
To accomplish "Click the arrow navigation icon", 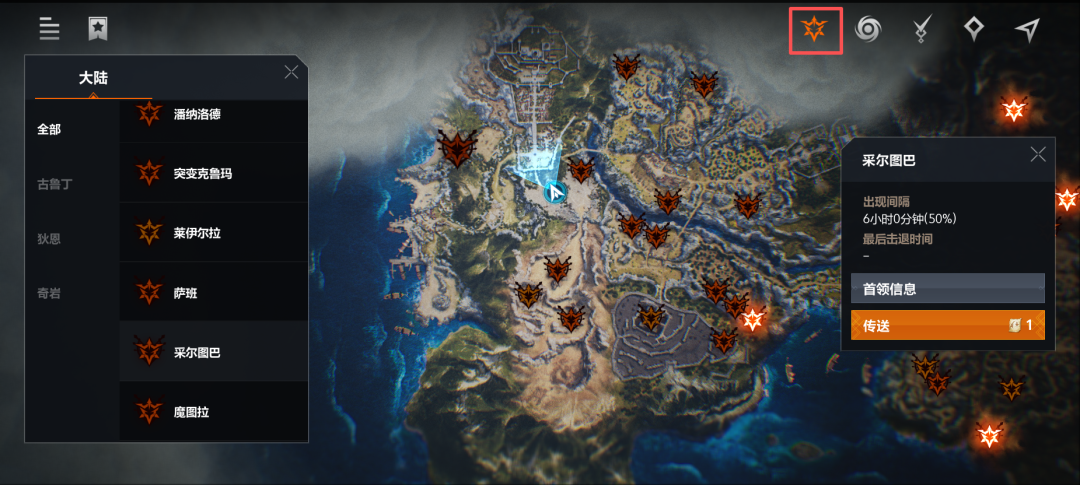I will 1027,30.
